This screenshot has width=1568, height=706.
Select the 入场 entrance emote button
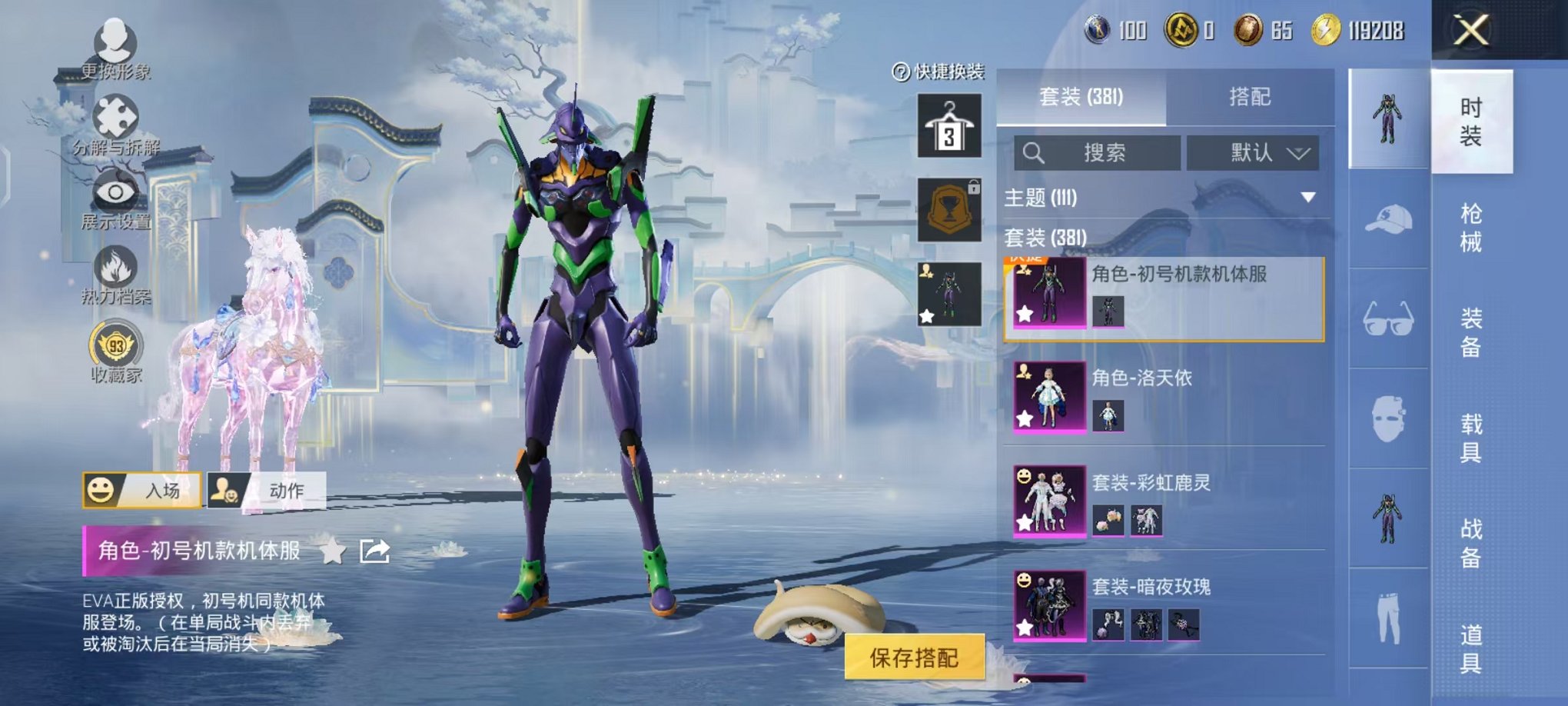(x=142, y=490)
